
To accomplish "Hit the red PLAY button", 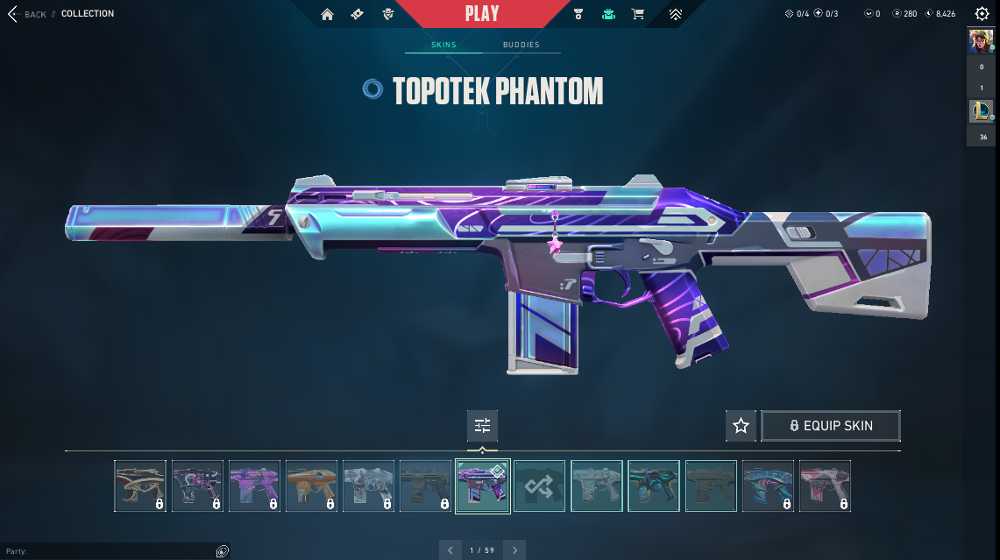I will coord(482,14).
